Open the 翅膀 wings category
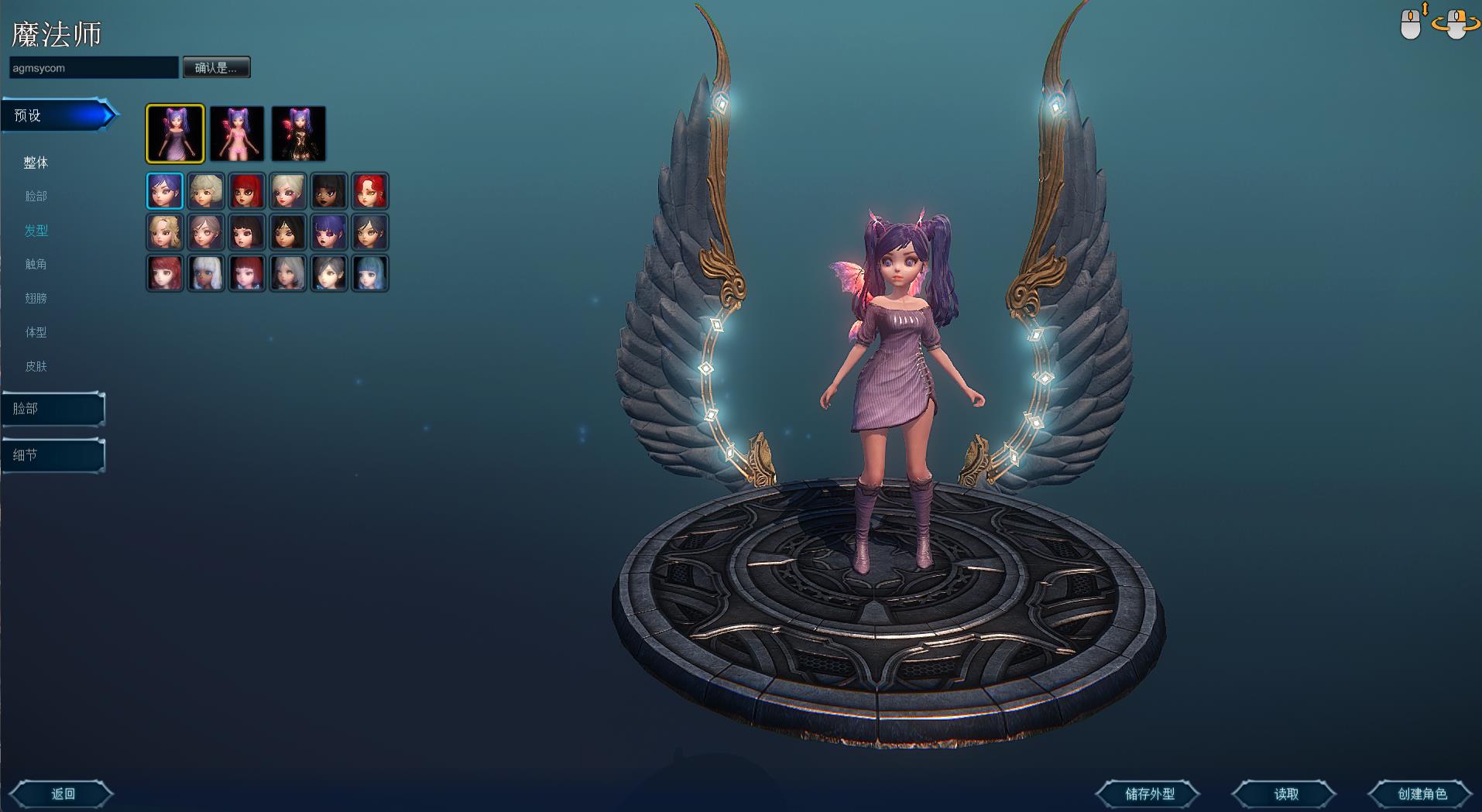The image size is (1482, 812). pyautogui.click(x=36, y=298)
